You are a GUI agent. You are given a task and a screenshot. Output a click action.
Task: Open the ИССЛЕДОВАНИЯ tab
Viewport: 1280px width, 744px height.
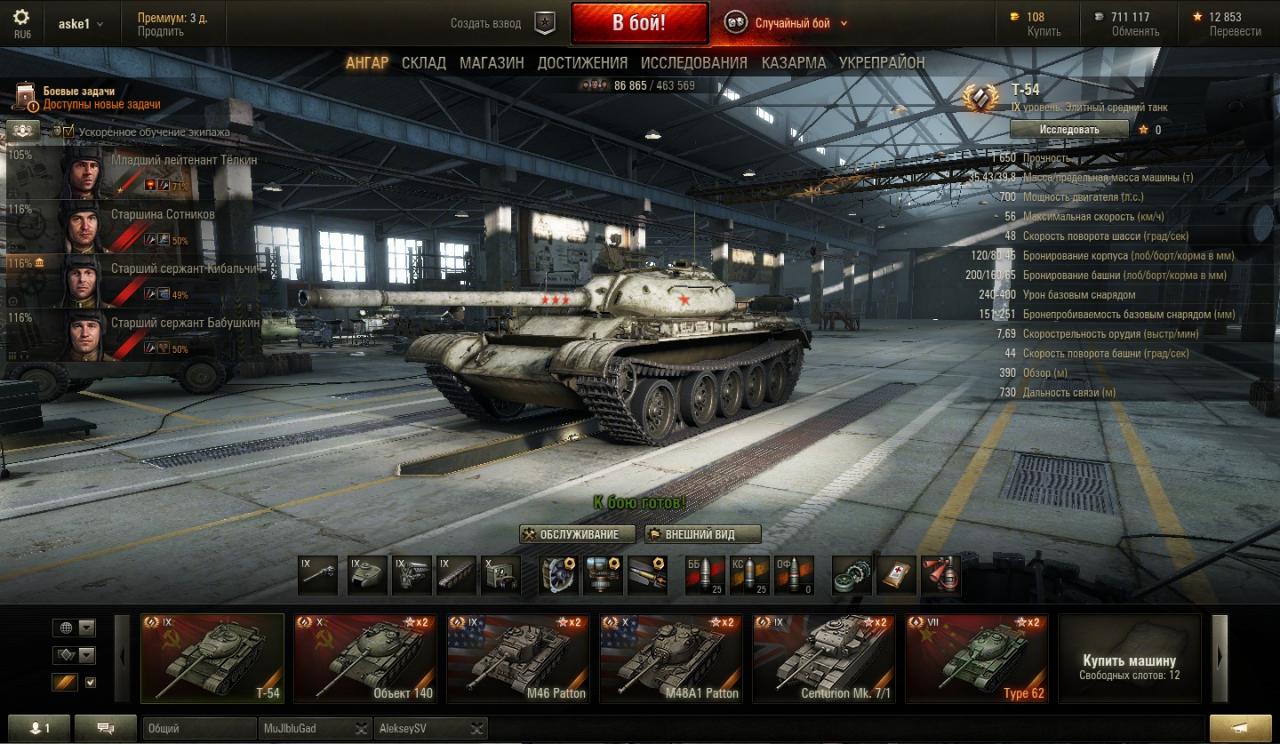pos(694,63)
